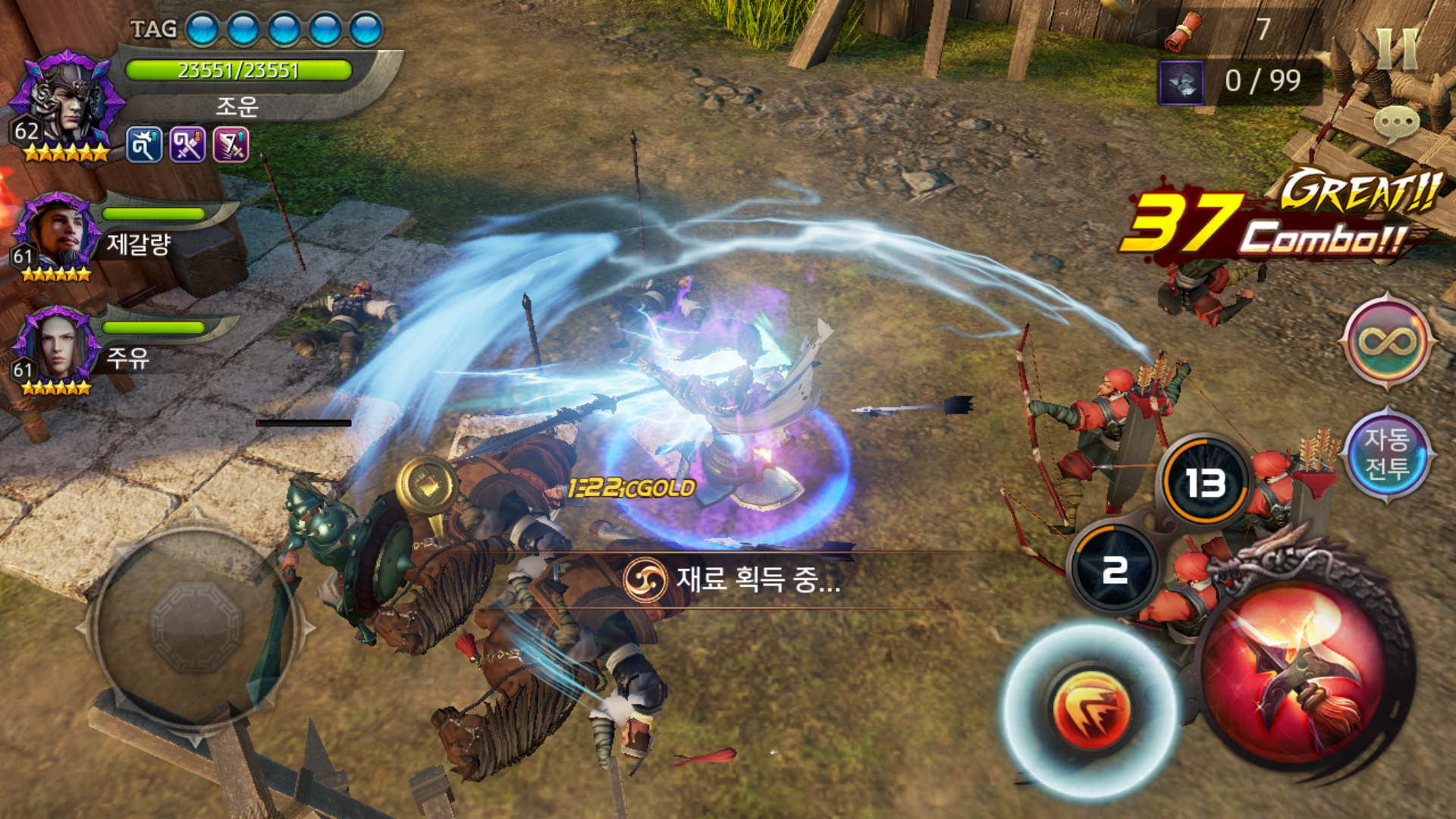The image size is (1456, 819).
Task: Inspect the purple crossed-weapons buff icon
Action: (x=187, y=145)
